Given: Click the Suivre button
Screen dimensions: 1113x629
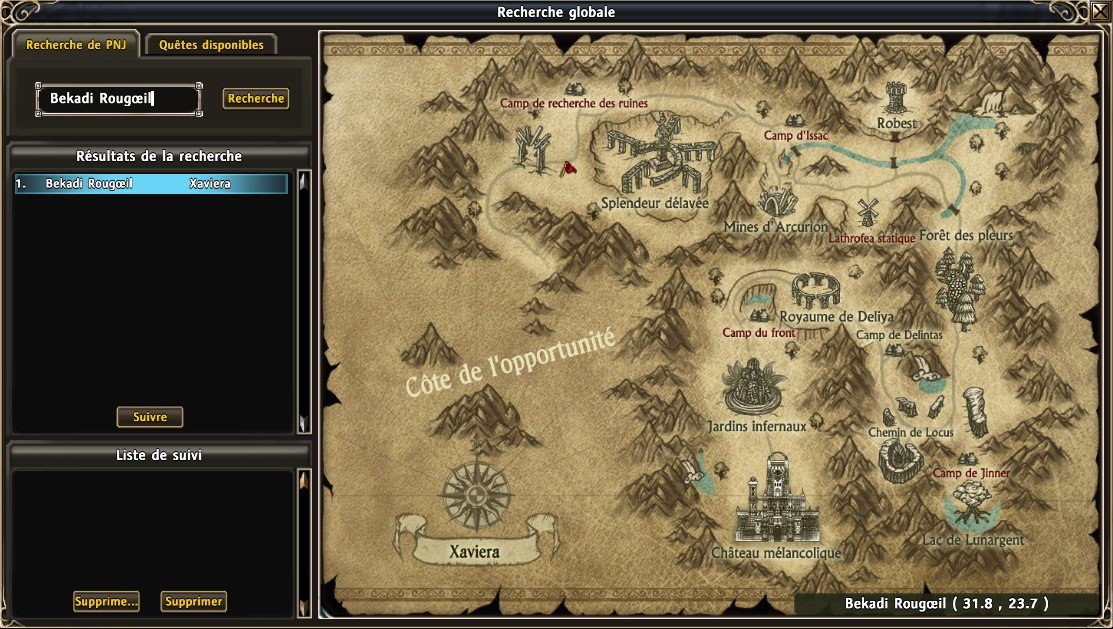Looking at the screenshot, I should (x=150, y=417).
